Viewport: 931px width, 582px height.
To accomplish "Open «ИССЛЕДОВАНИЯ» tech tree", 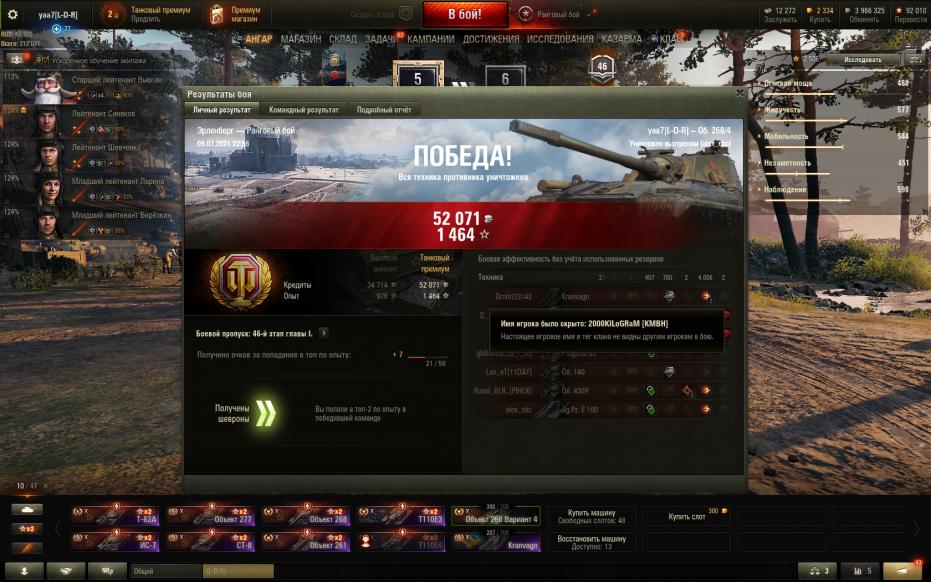I will pyautogui.click(x=561, y=39).
